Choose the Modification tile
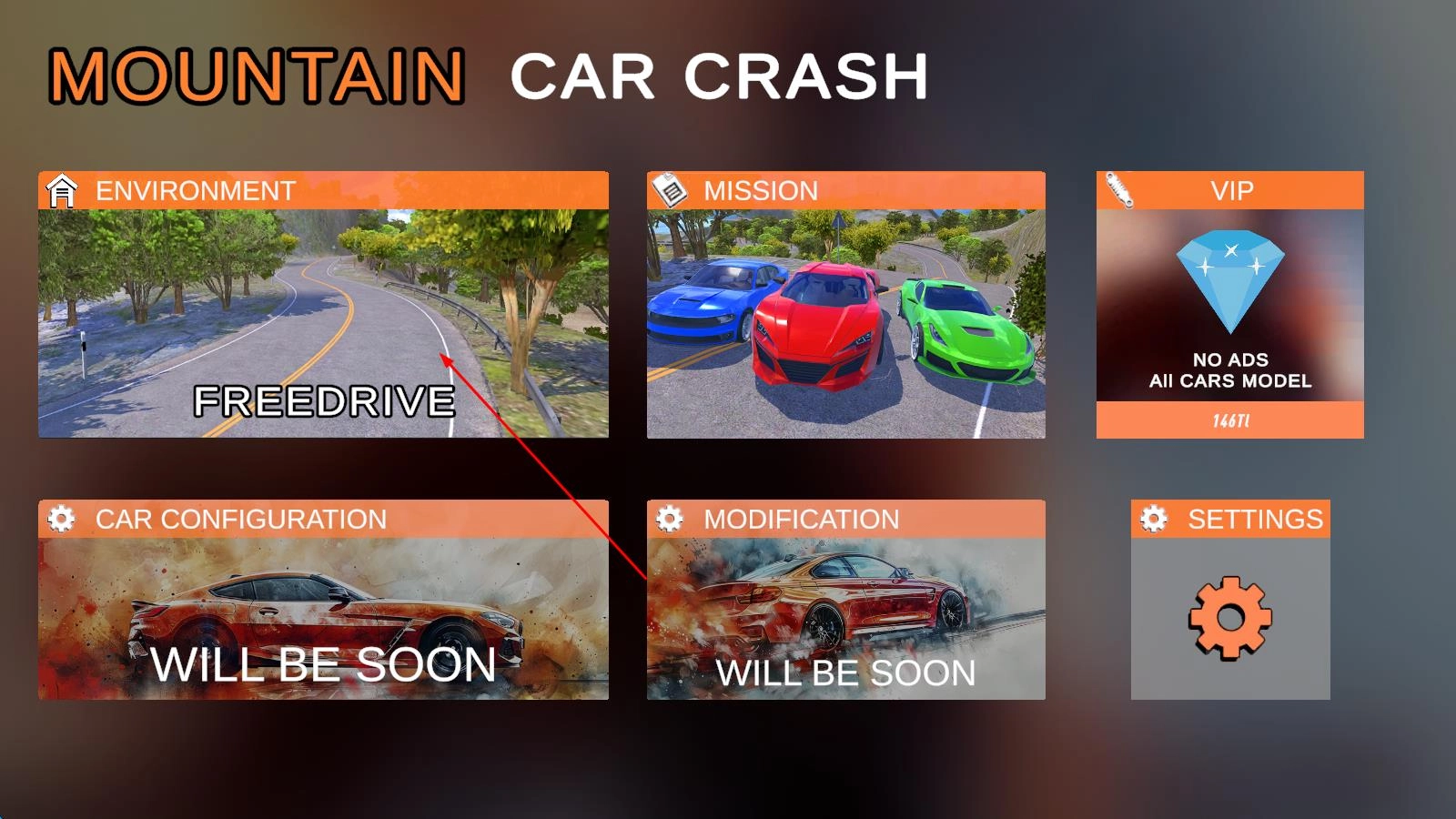Image resolution: width=1456 pixels, height=819 pixels. pyautogui.click(x=845, y=617)
